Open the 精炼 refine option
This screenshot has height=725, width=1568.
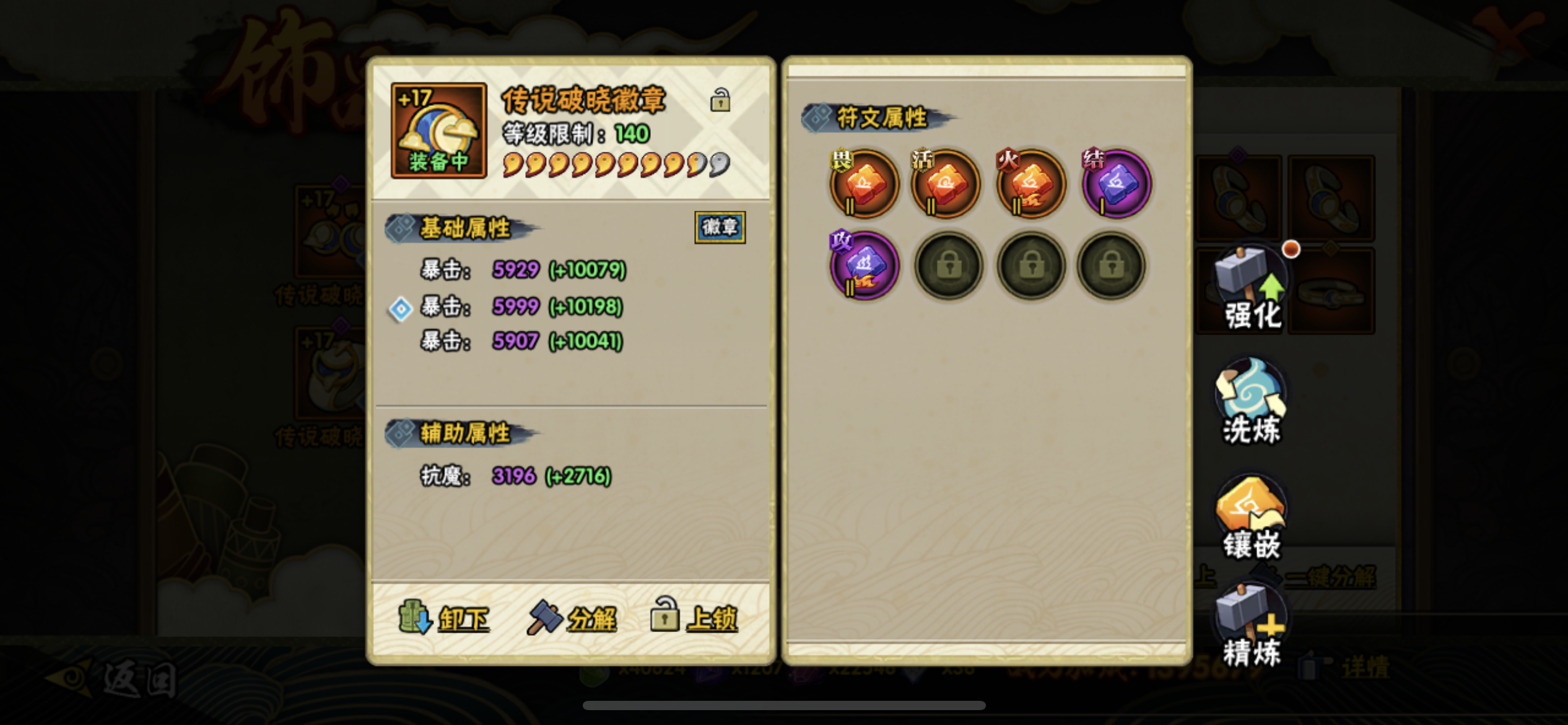click(1251, 627)
